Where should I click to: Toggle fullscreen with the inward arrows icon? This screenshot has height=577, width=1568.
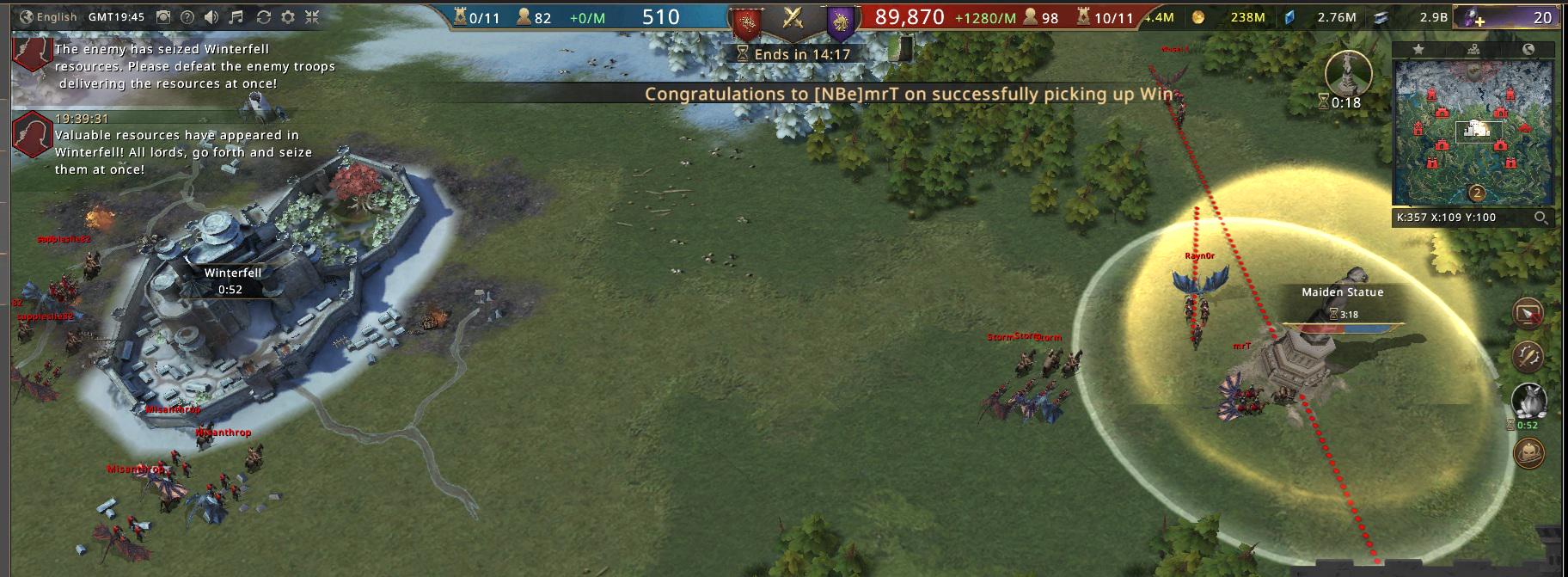[x=312, y=17]
